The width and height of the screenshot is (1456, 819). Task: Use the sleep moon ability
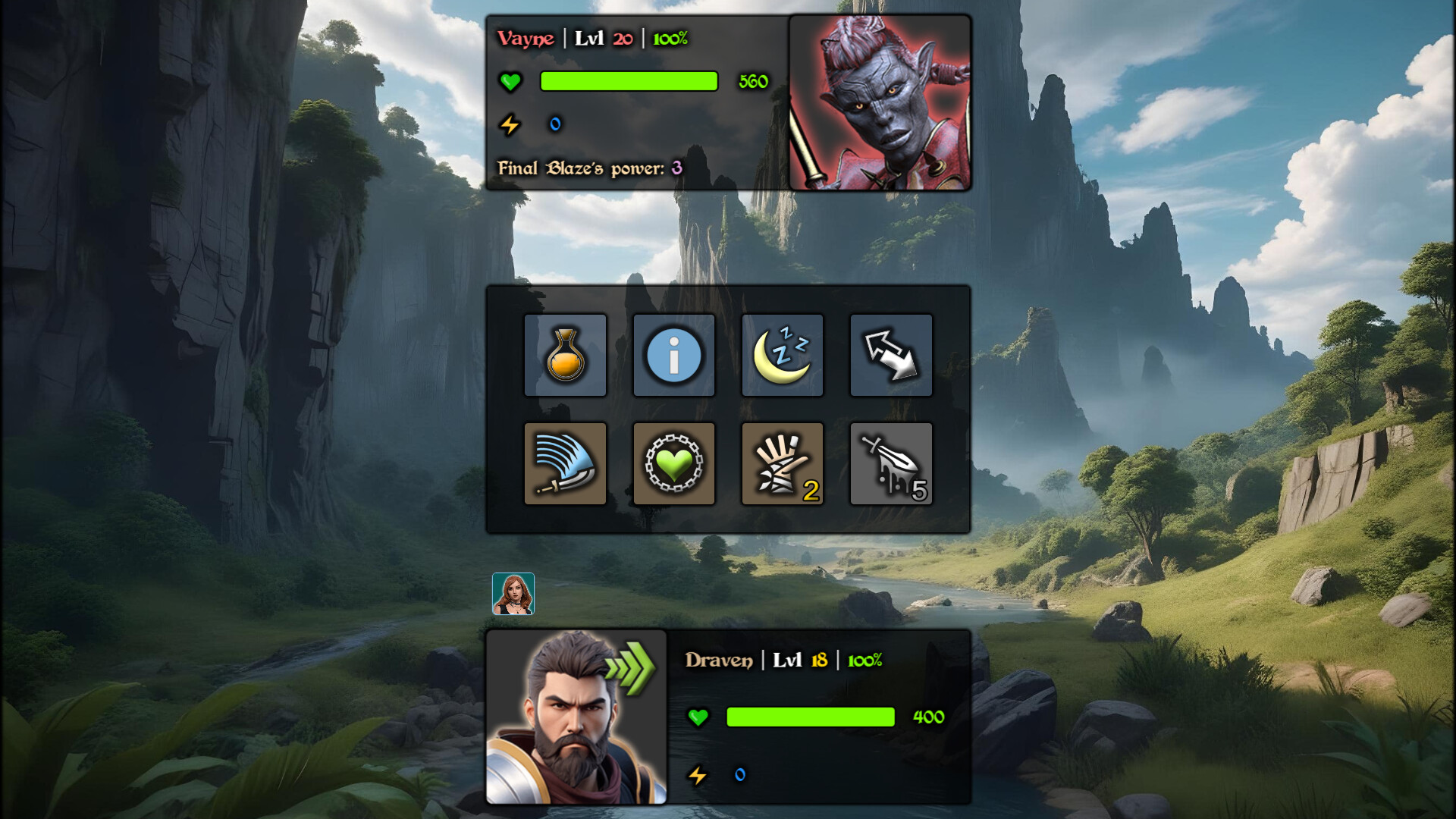(x=782, y=355)
